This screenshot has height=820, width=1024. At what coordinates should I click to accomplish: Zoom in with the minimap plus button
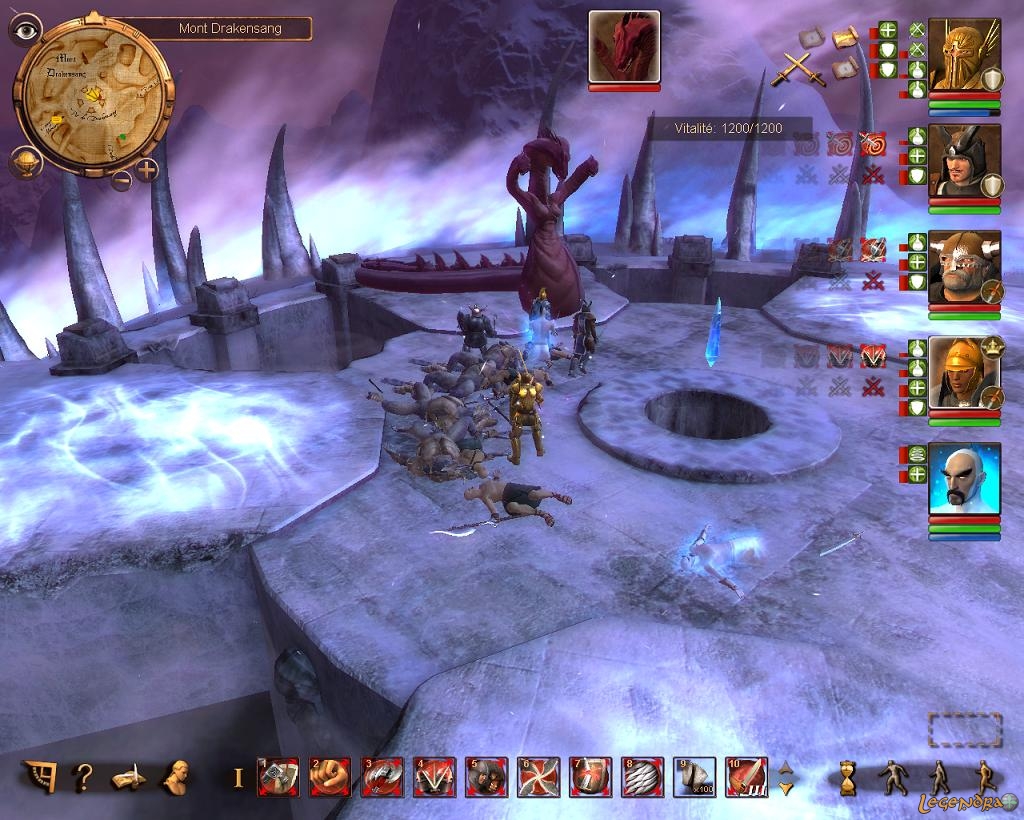click(147, 169)
